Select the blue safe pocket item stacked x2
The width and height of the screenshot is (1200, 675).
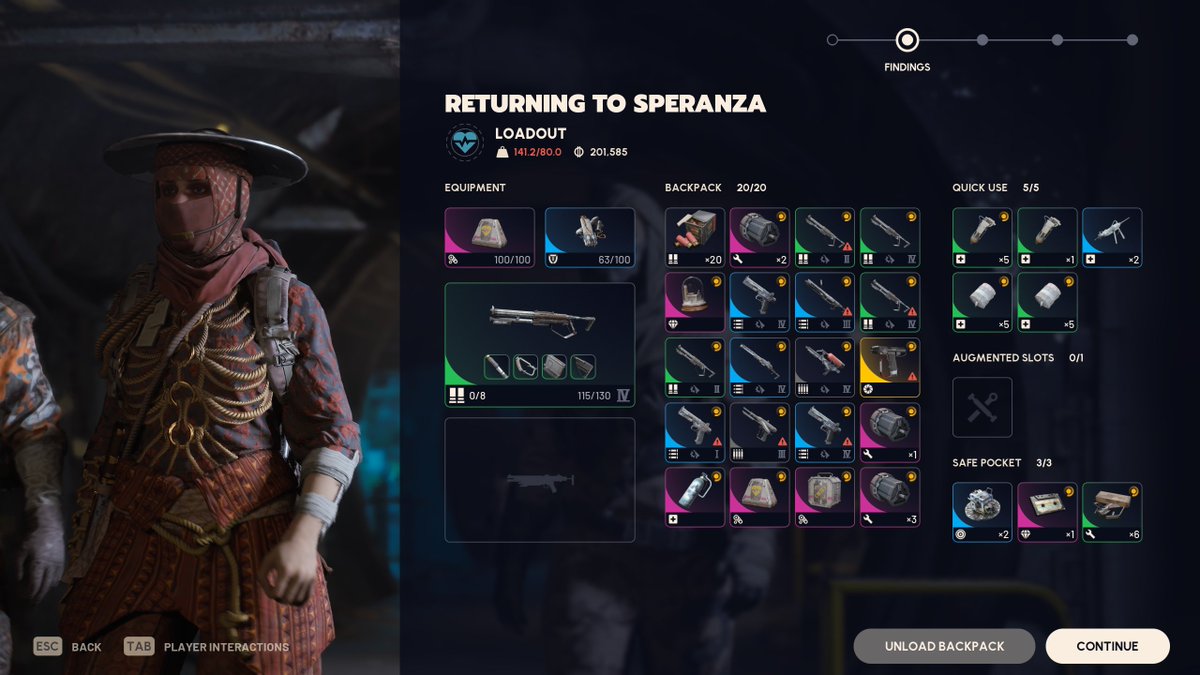pyautogui.click(x=982, y=512)
